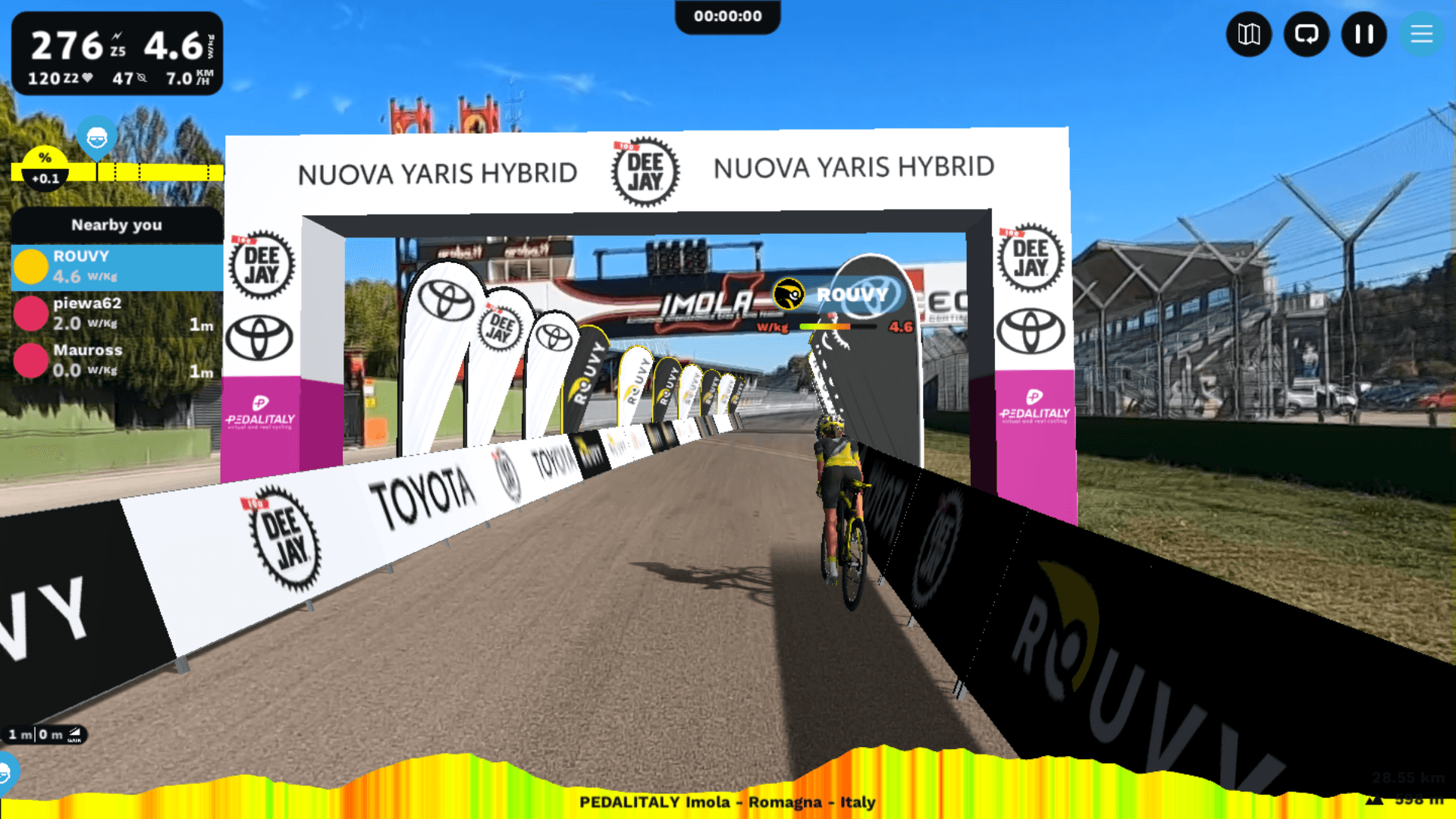Pause the ride

[1363, 34]
